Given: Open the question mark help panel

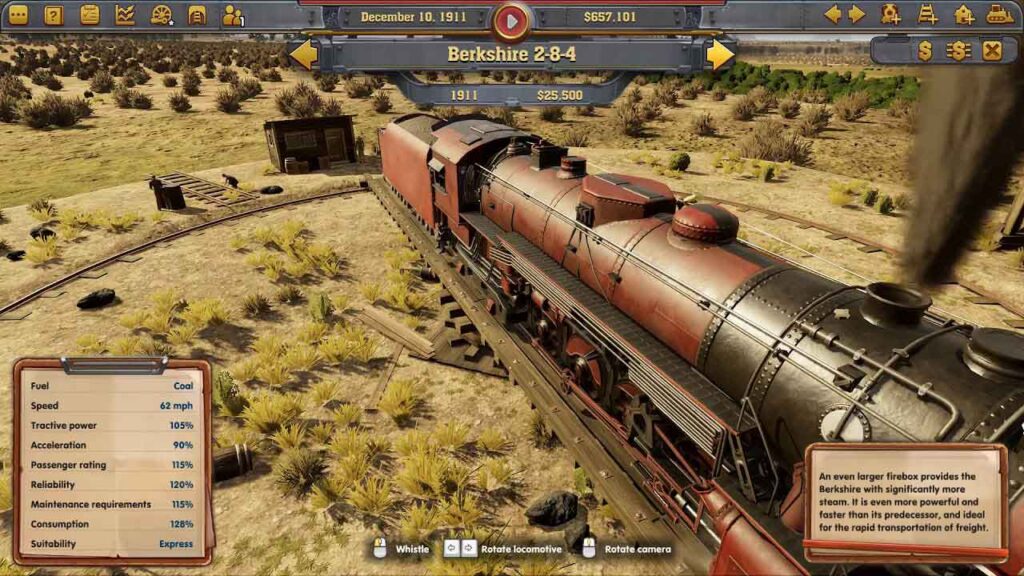Looking at the screenshot, I should (x=54, y=15).
